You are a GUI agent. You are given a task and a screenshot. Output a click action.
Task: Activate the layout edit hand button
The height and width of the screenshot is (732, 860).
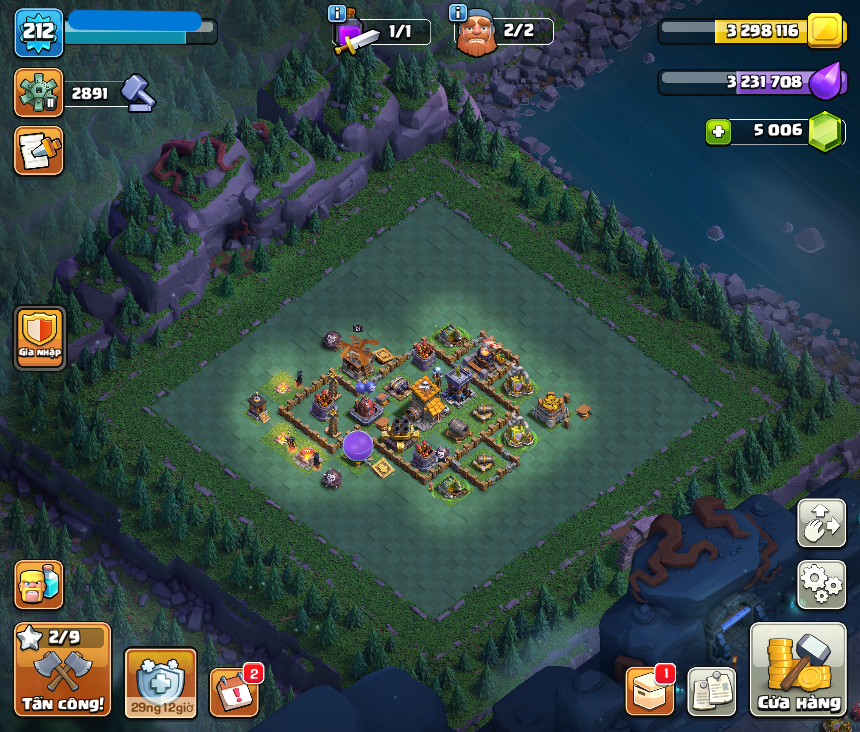[x=821, y=524]
